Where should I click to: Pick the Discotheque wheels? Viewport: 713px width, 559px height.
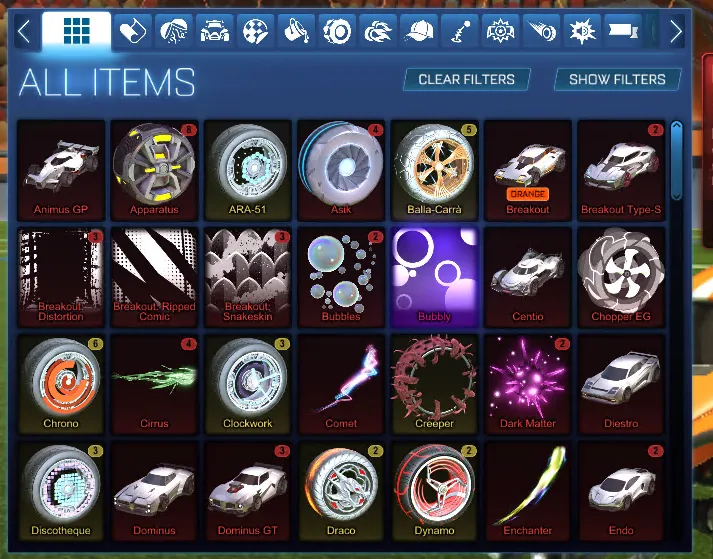click(x=61, y=490)
